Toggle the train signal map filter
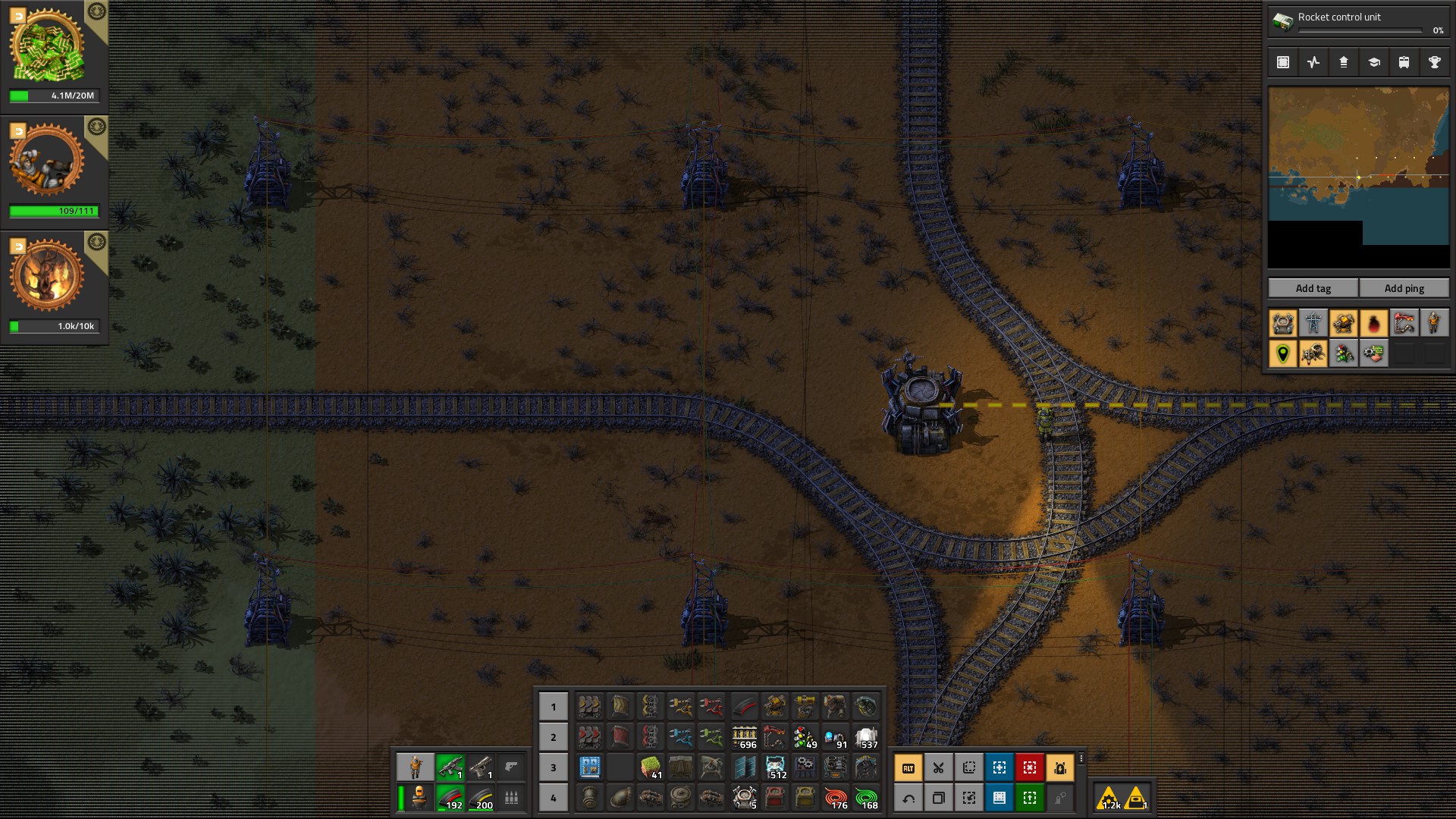1456x819 pixels. coord(1343,354)
